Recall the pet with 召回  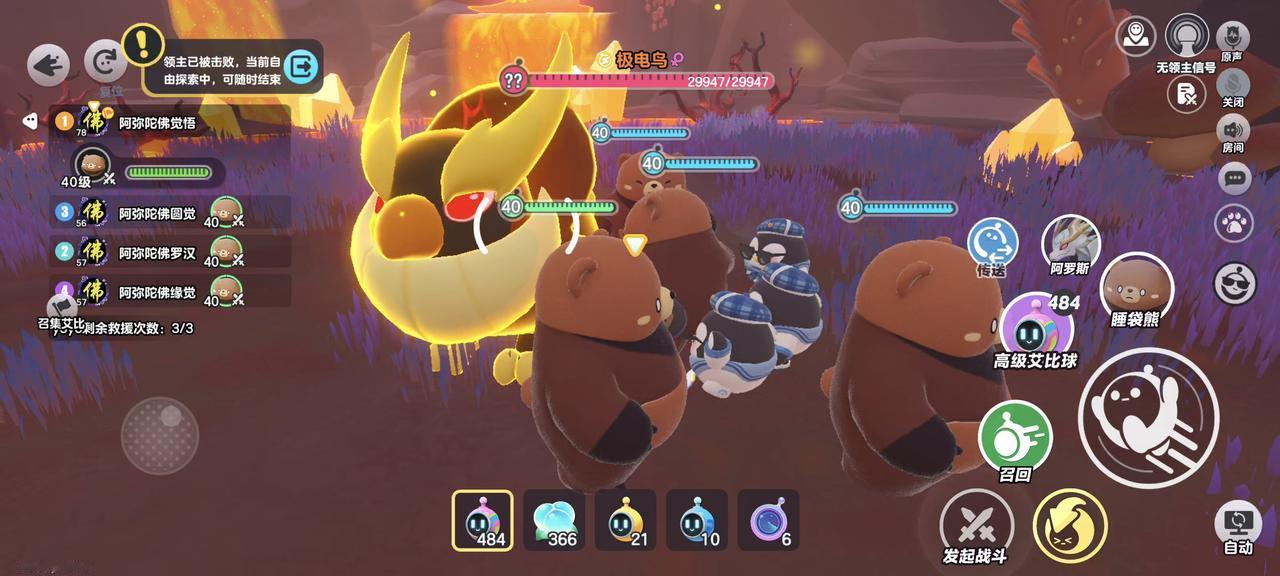pos(1015,437)
